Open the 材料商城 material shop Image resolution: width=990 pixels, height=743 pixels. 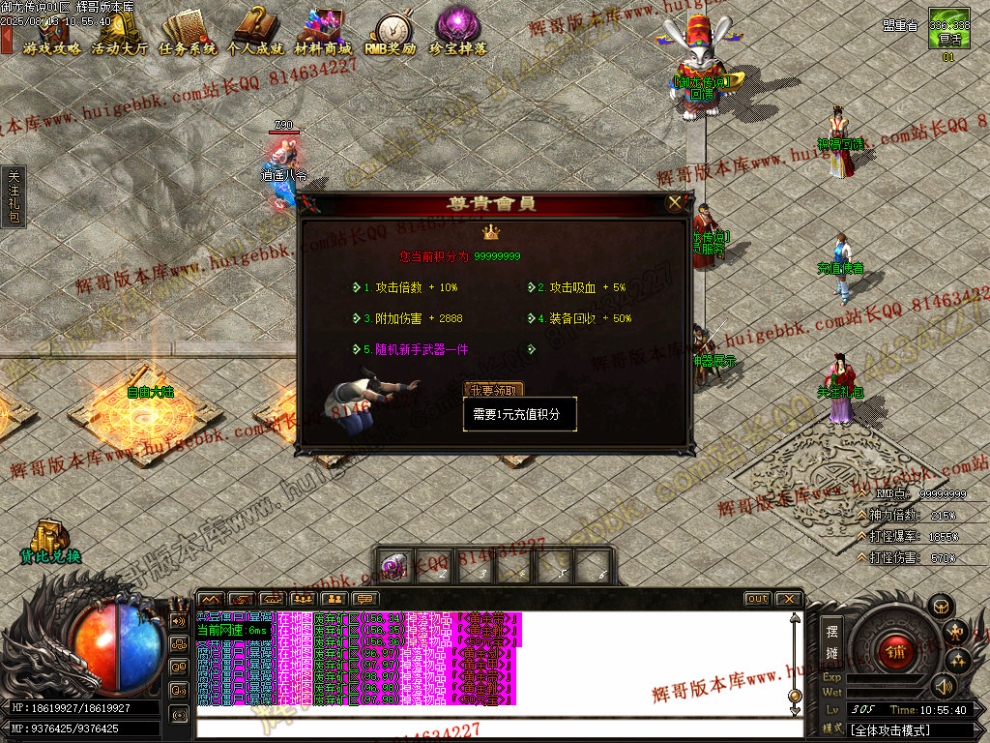(x=323, y=32)
